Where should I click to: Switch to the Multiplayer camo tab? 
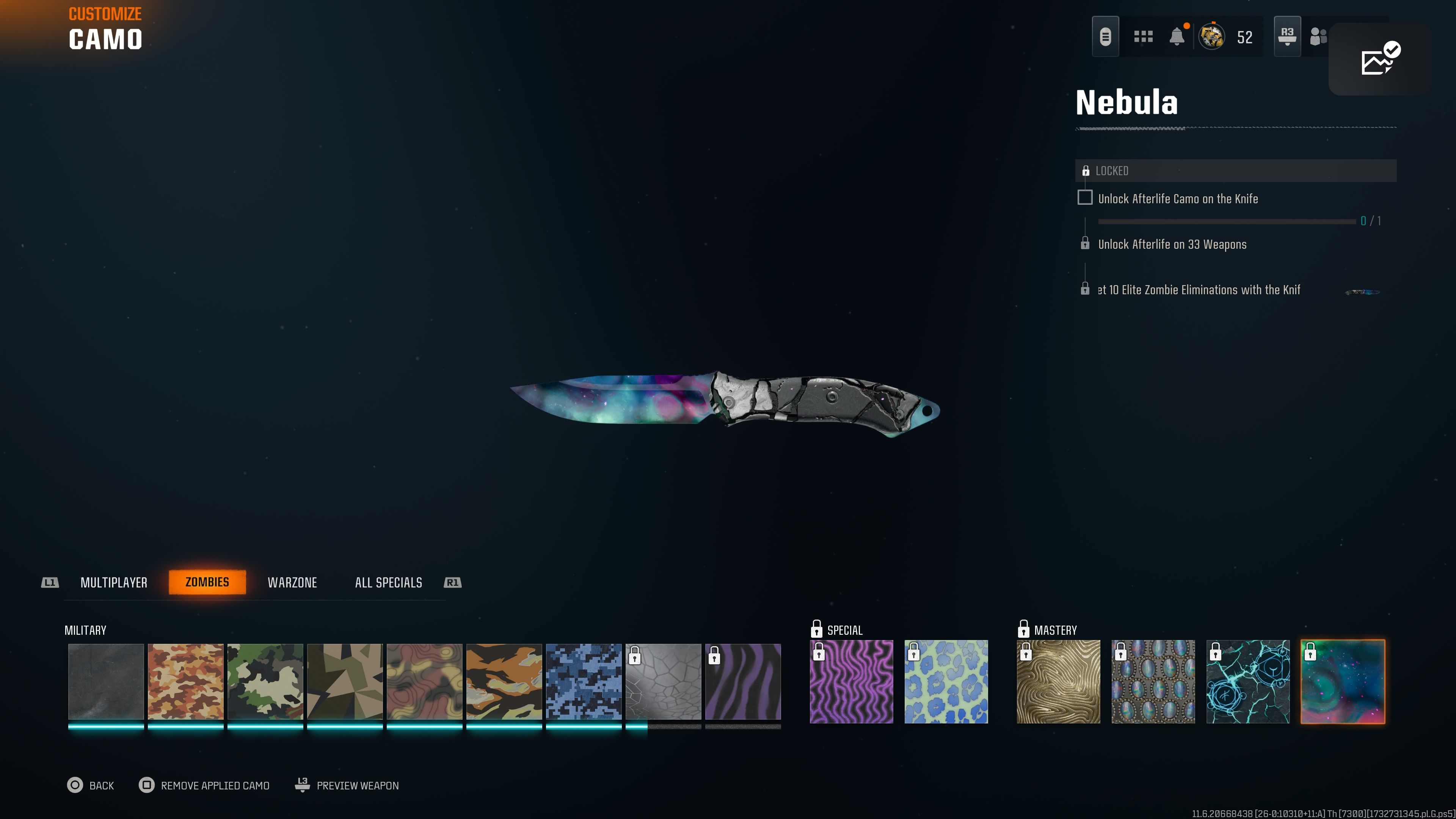tap(114, 582)
